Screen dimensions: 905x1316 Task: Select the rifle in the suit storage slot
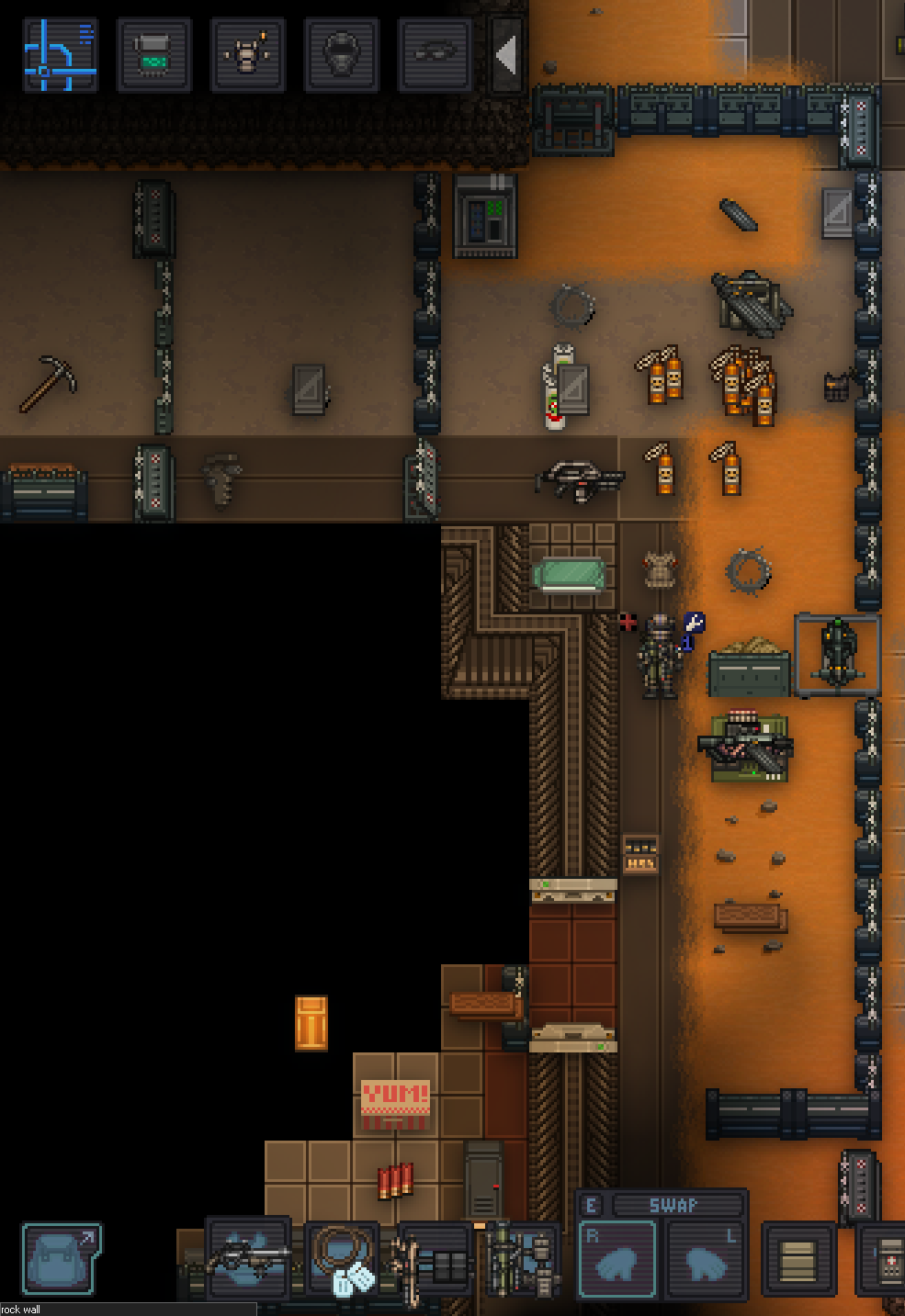(x=248, y=1256)
